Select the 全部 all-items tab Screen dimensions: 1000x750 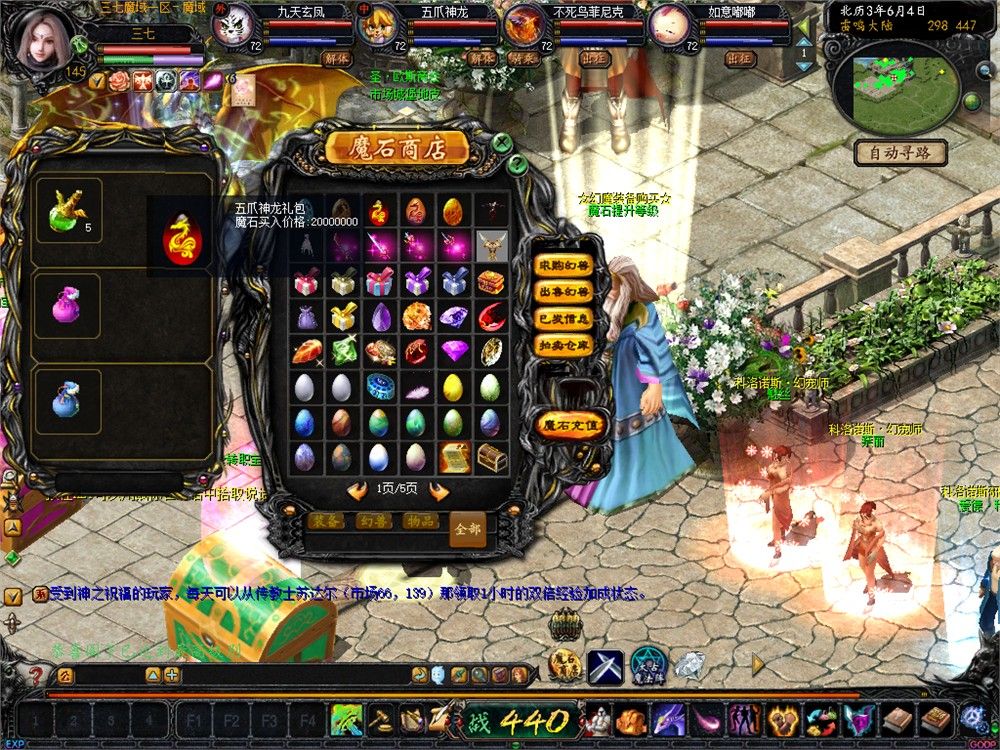(467, 528)
